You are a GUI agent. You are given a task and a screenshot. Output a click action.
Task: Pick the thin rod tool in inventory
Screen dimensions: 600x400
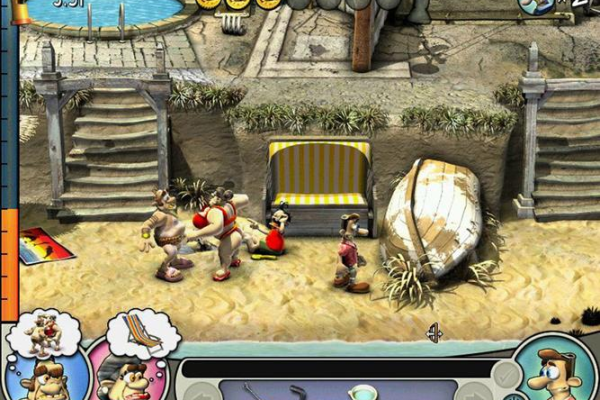pyautogui.click(x=250, y=391)
